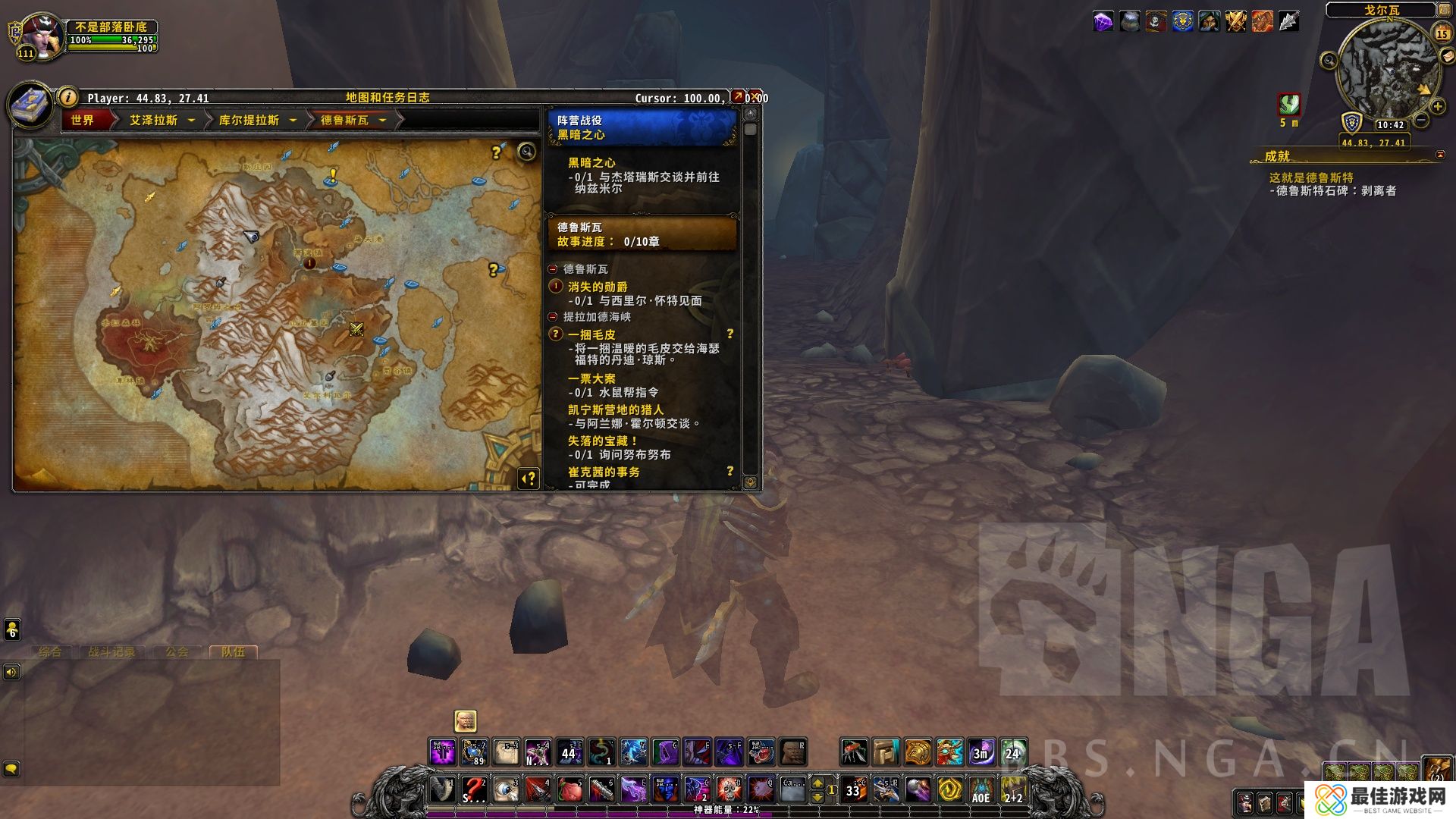Open the calendar button showing 15

coord(1442,33)
